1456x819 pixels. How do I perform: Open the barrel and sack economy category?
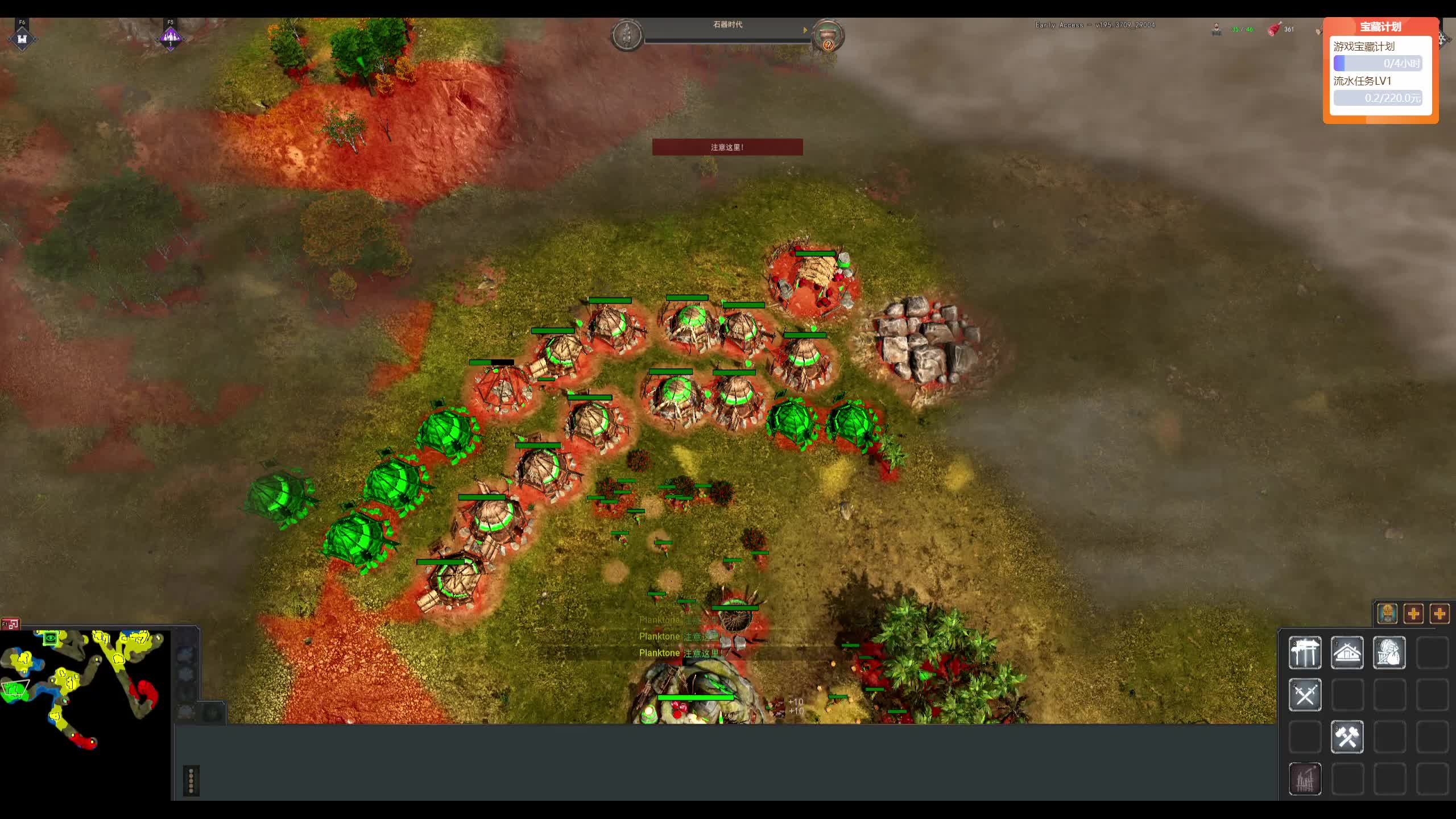[1389, 653]
